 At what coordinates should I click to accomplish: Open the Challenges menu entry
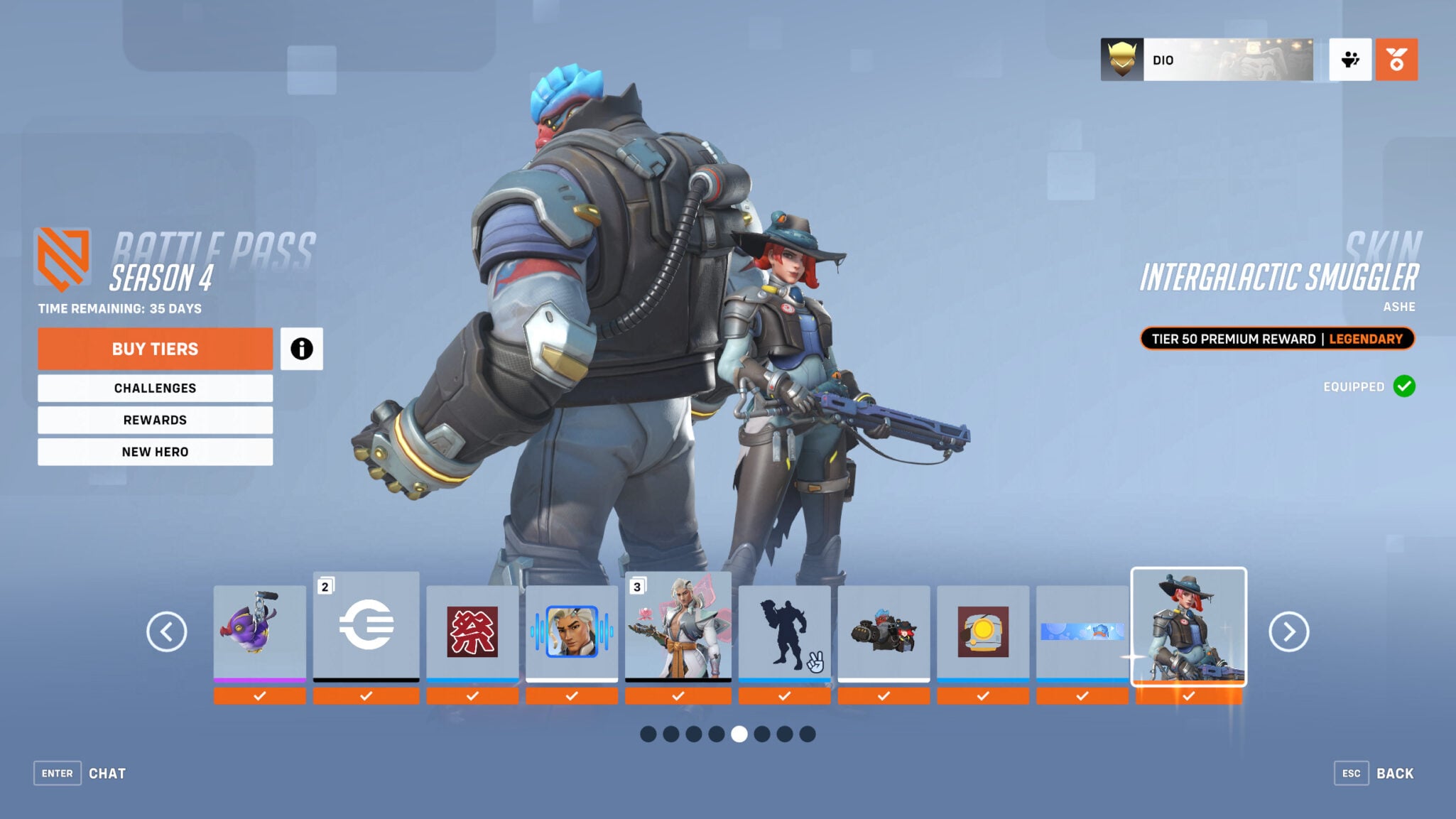(155, 388)
